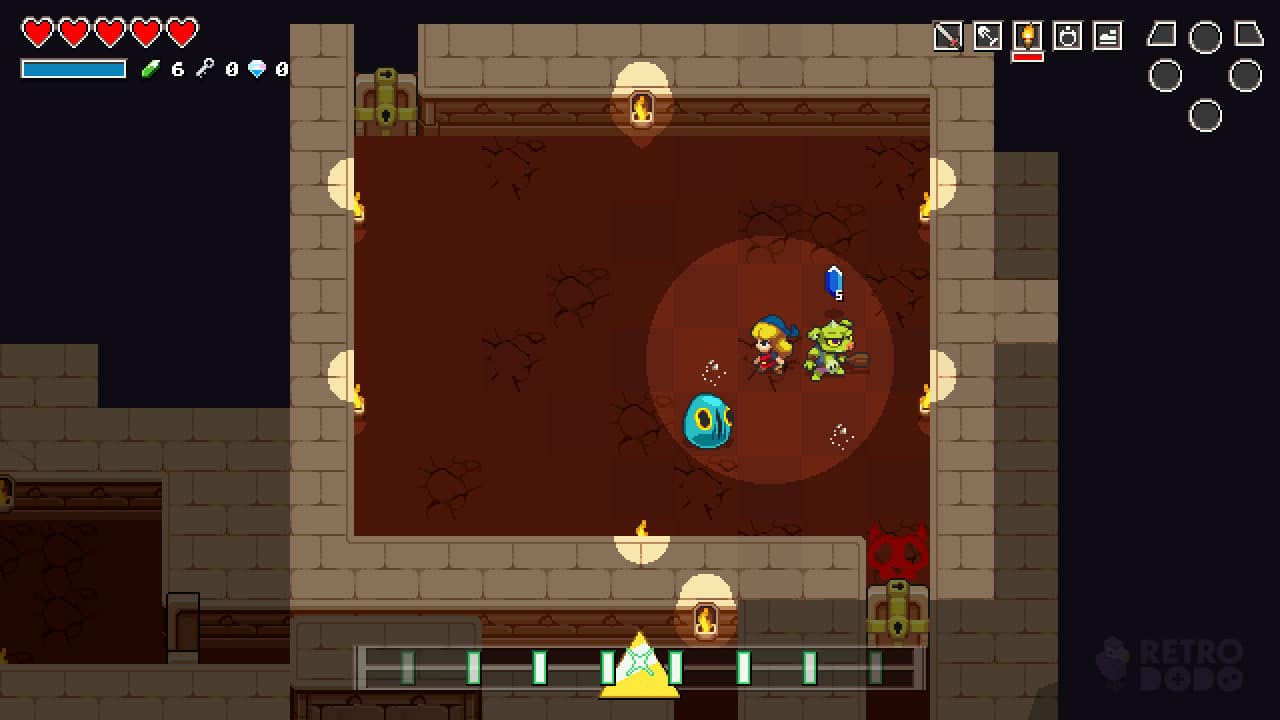Viewport: 1280px width, 720px height.
Task: Click the right trapezoid shoulder button indicator
Action: [x=1248, y=35]
